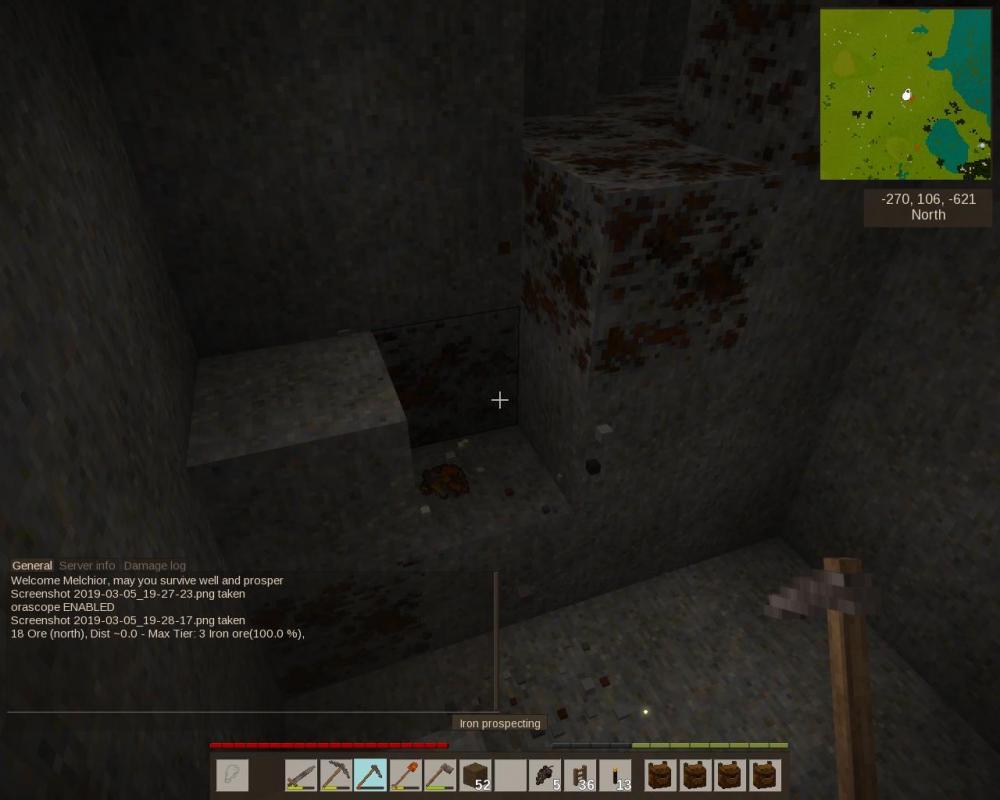
Task: Open the first backpack slot
Action: pyautogui.click(x=660, y=776)
